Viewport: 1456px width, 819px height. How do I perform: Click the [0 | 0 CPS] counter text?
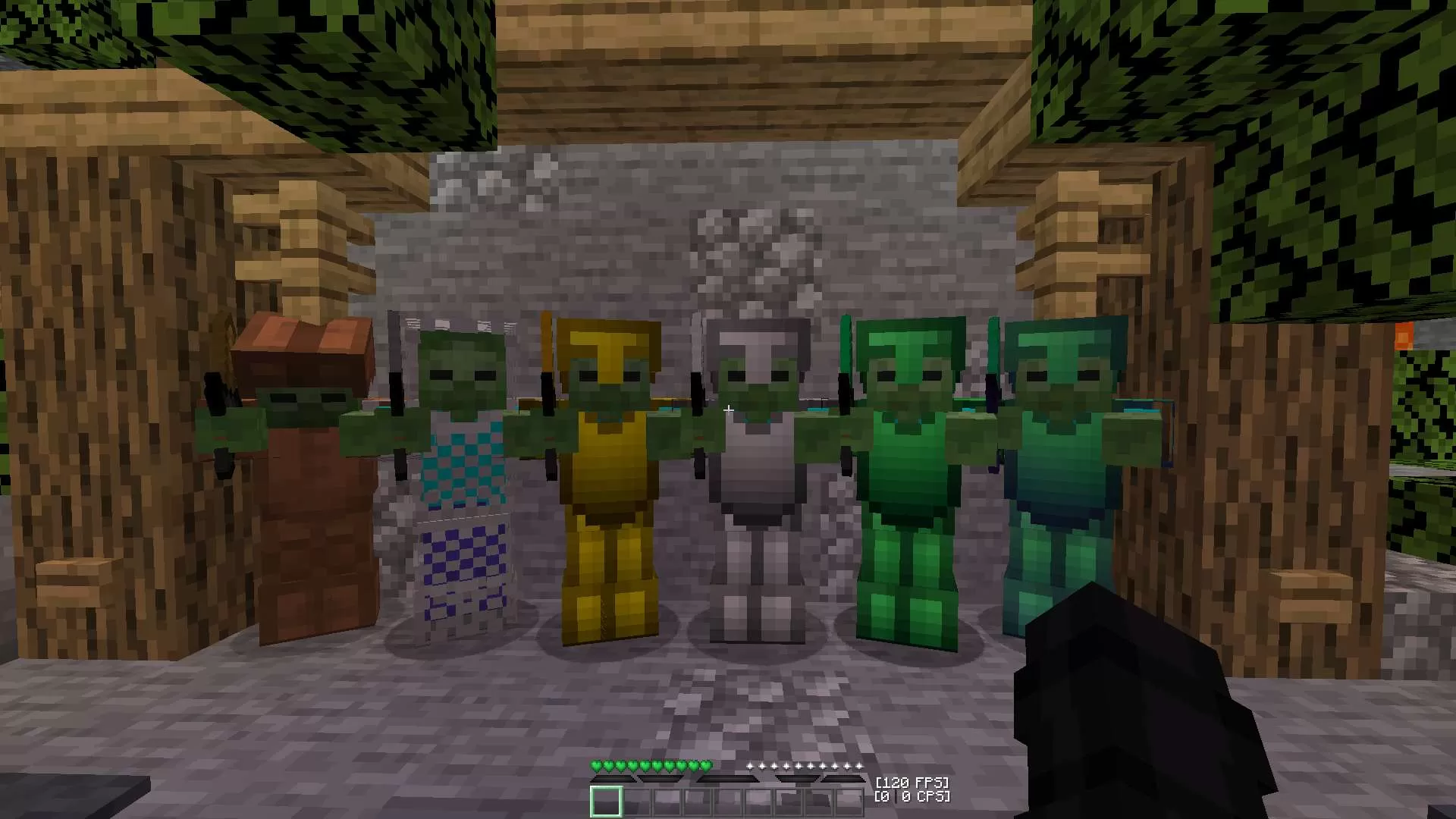coord(913,796)
